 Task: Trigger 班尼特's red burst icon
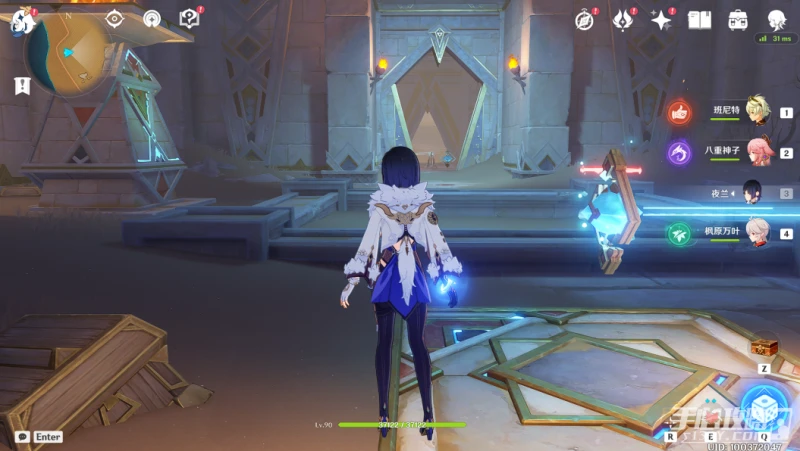point(680,112)
